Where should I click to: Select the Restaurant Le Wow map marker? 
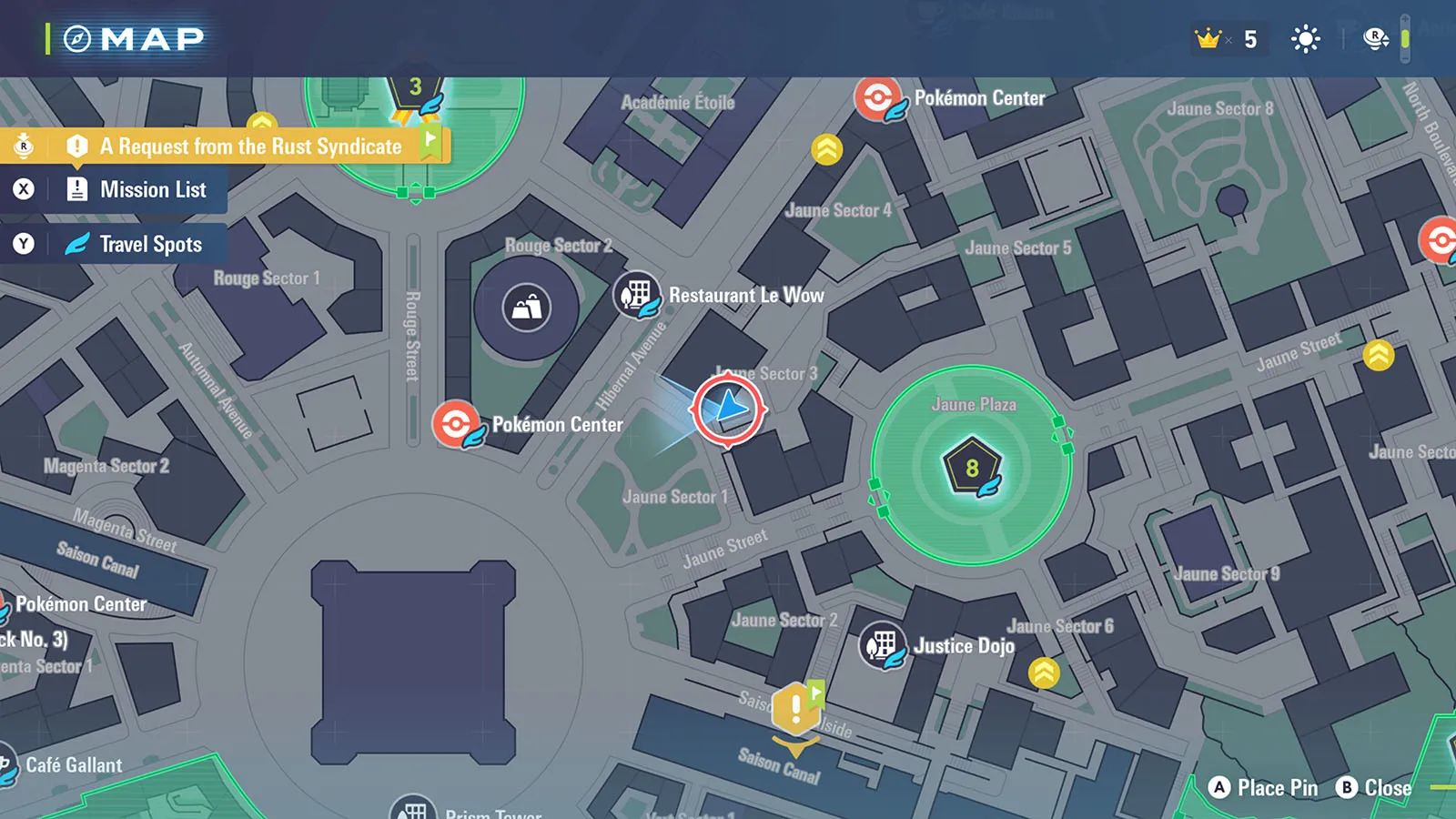coord(637,295)
